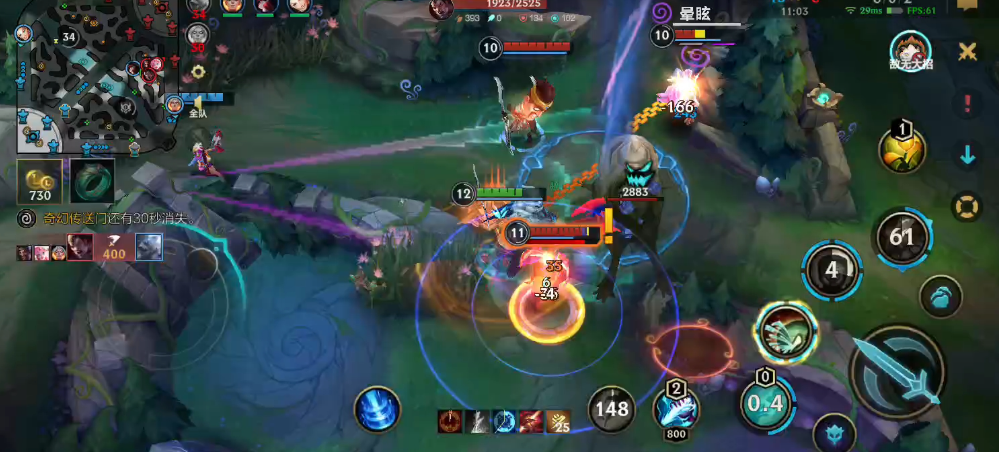The image size is (999, 452).
Task: Select the ability showing 4 cooldown
Action: 831,270
